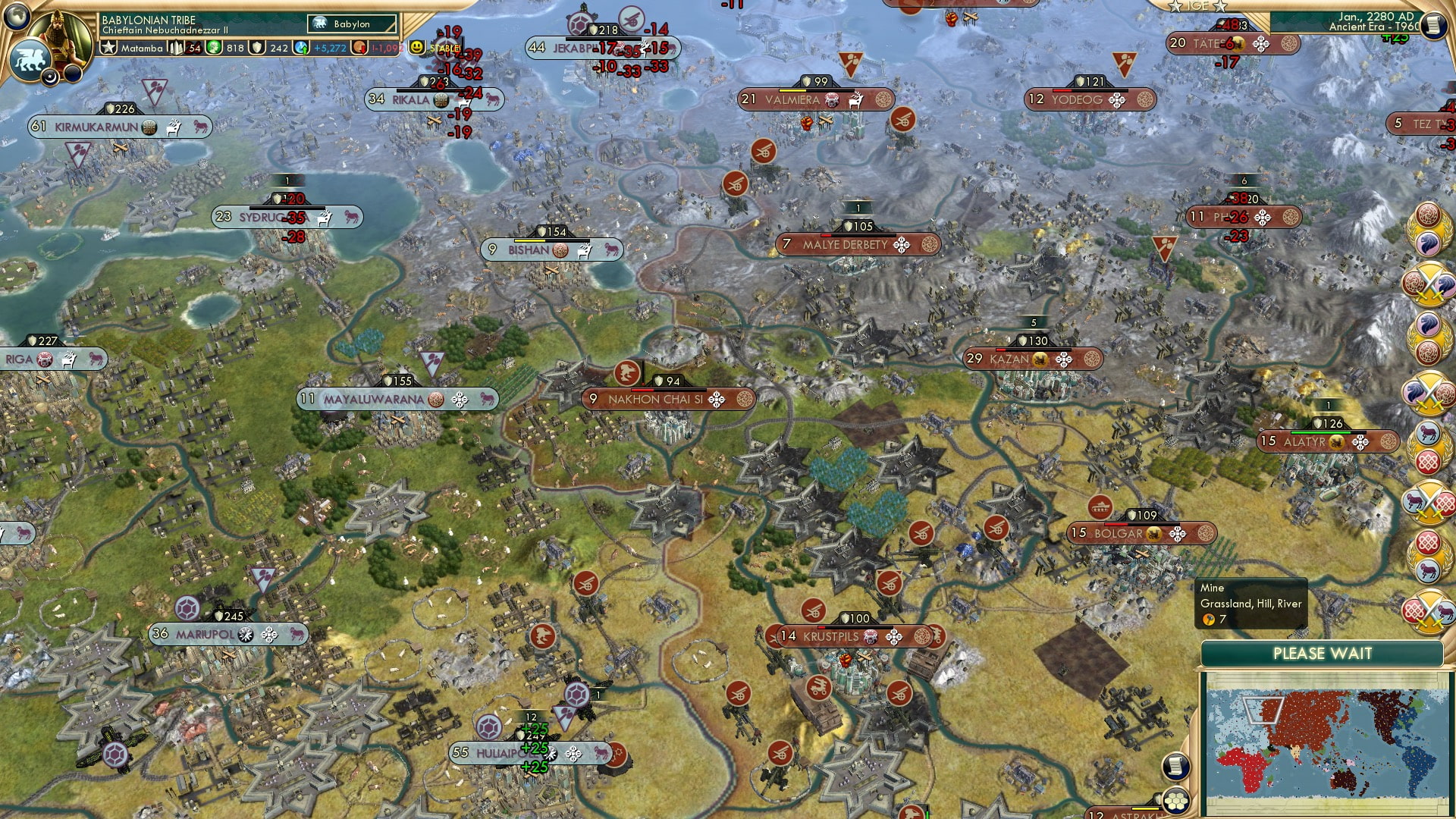1456x819 pixels.
Task: Click the shield icon showing 242
Action: 257,48
